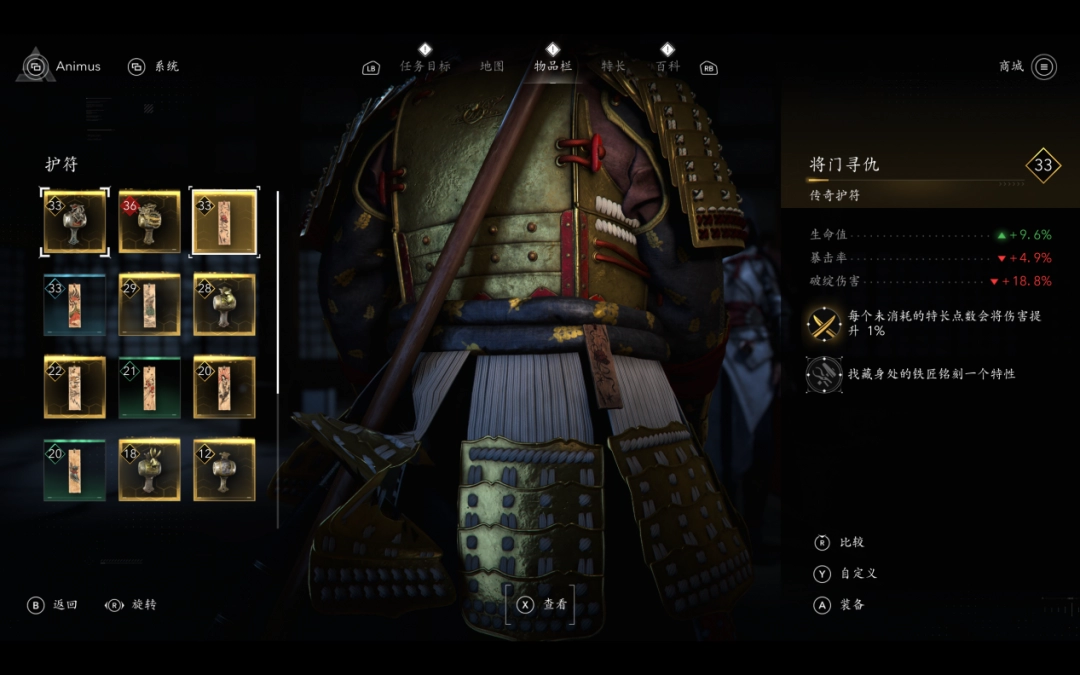
Task: Pick the level 12 pouch amulet
Action: [225, 470]
